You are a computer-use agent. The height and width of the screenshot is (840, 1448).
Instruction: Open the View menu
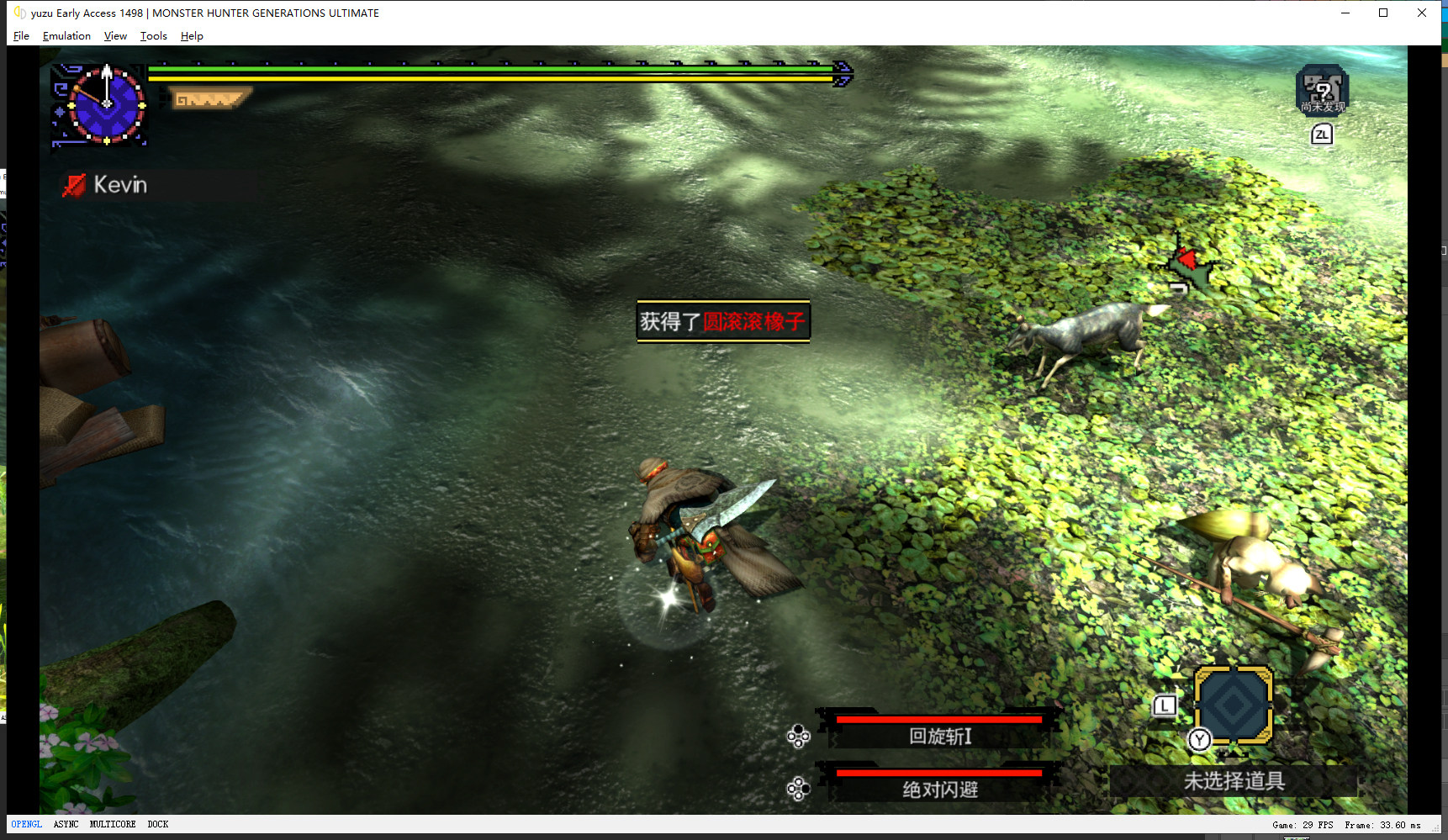[x=115, y=36]
